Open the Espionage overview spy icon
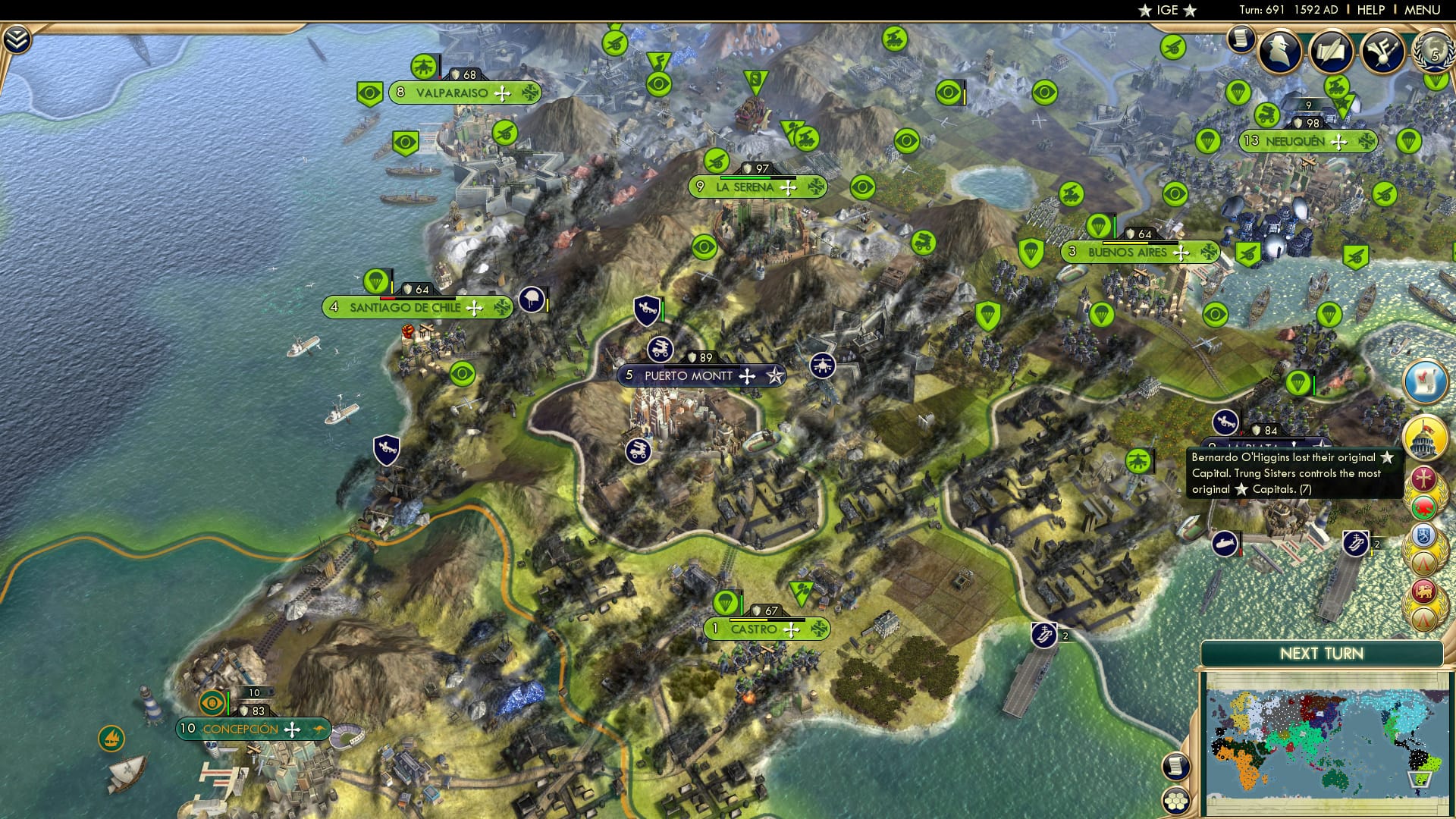 click(1279, 52)
